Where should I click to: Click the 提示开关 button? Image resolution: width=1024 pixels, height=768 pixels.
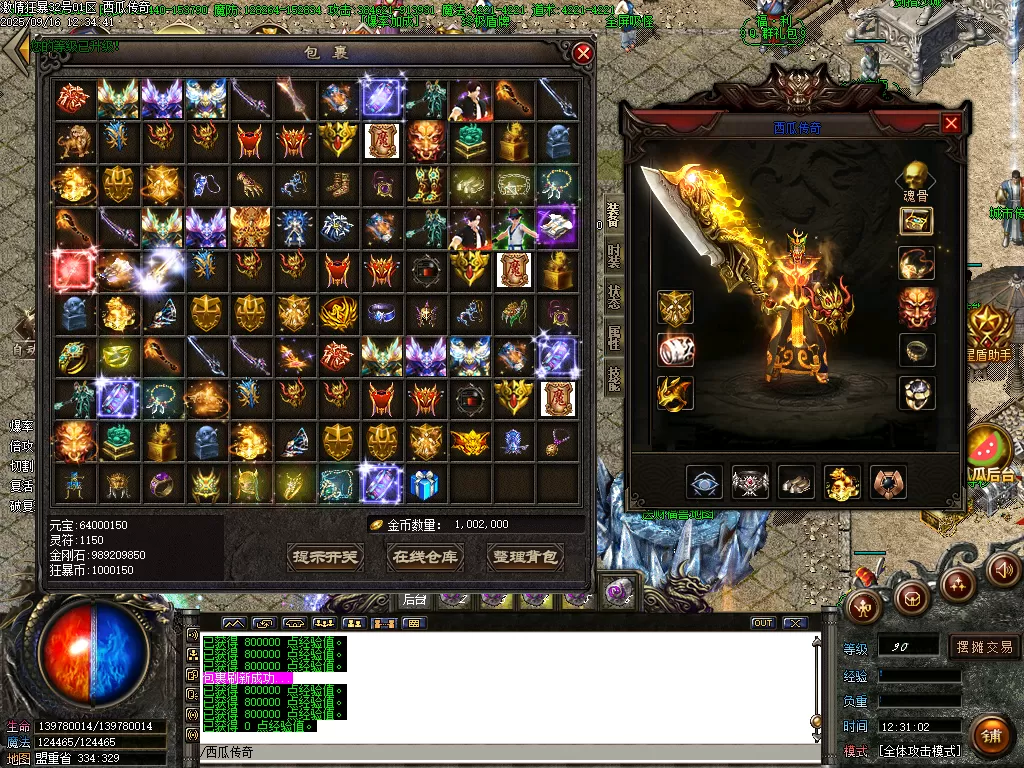pyautogui.click(x=325, y=556)
